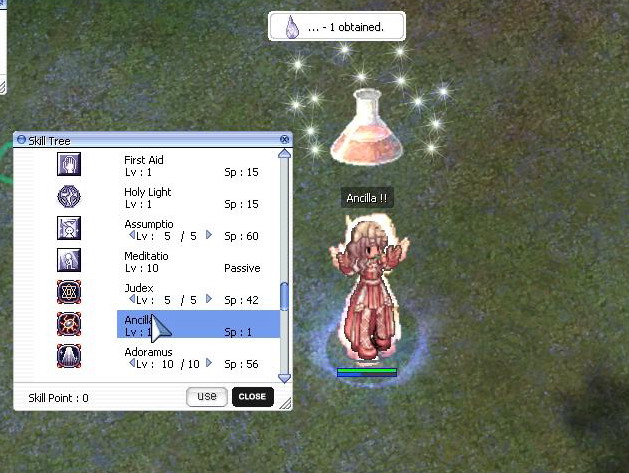The width and height of the screenshot is (629, 473).
Task: Select the Meditatio passive skill icon
Action: coord(69,261)
